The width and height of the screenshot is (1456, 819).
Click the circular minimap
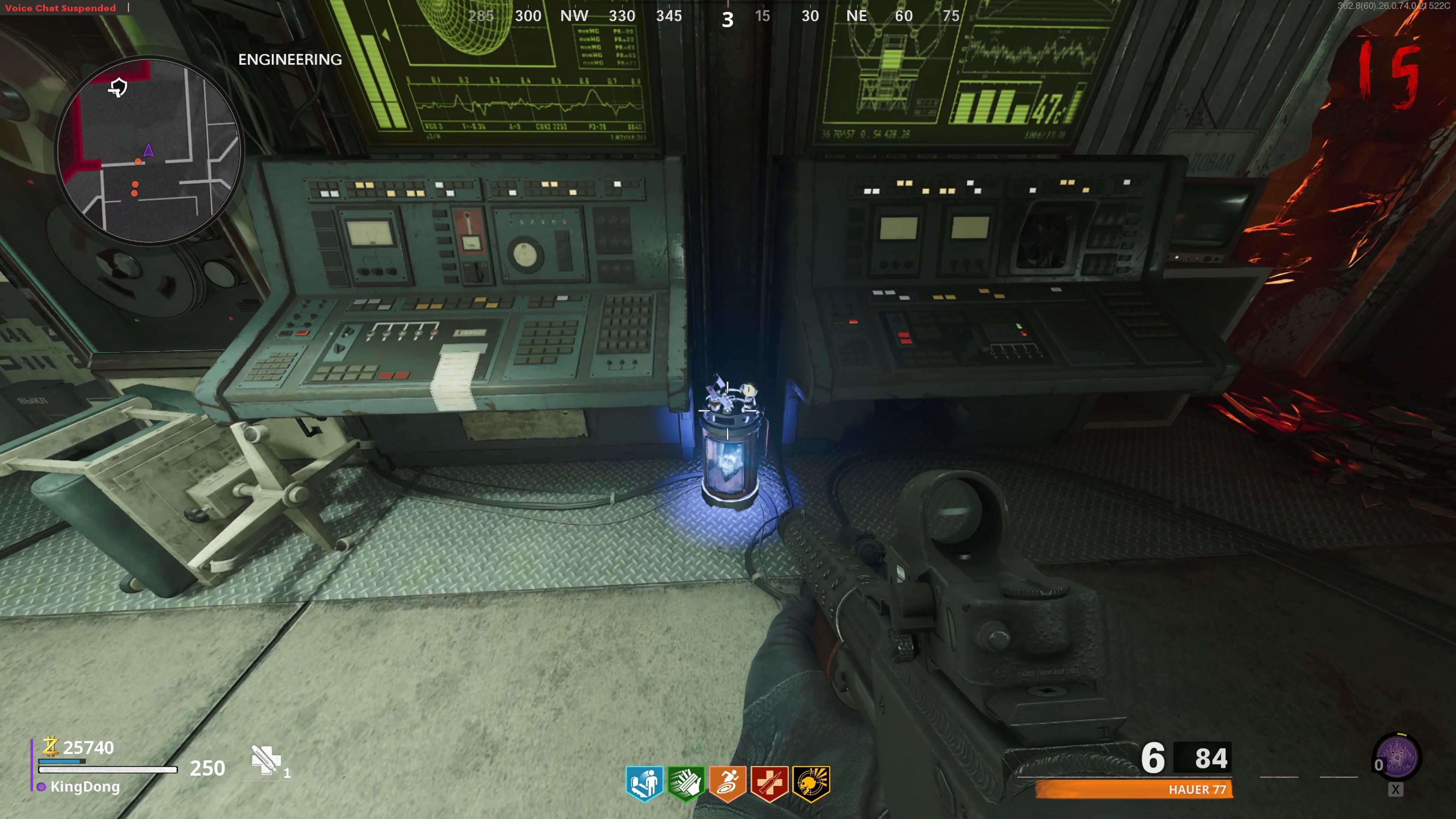pyautogui.click(x=149, y=151)
